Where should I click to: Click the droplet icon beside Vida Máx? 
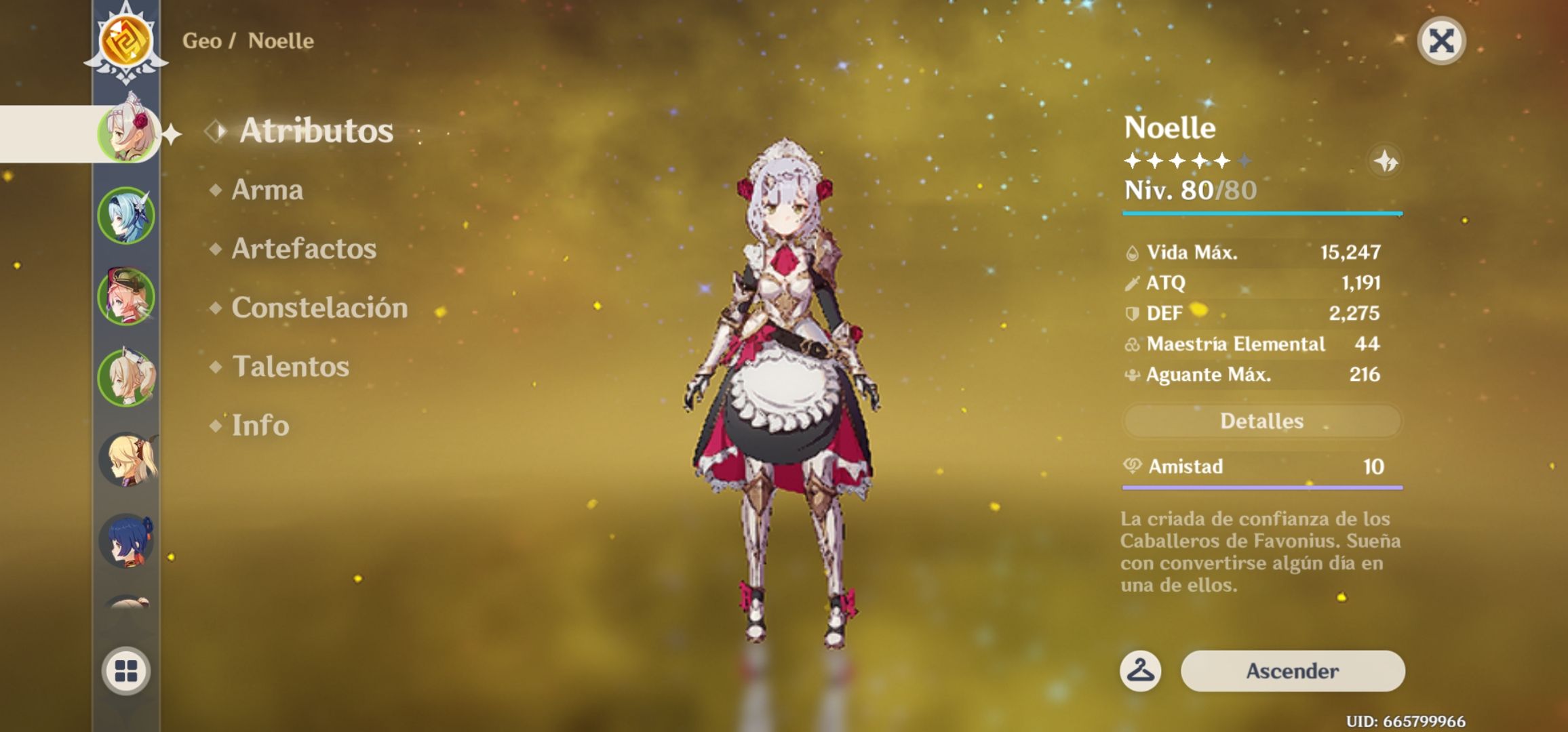point(1134,251)
